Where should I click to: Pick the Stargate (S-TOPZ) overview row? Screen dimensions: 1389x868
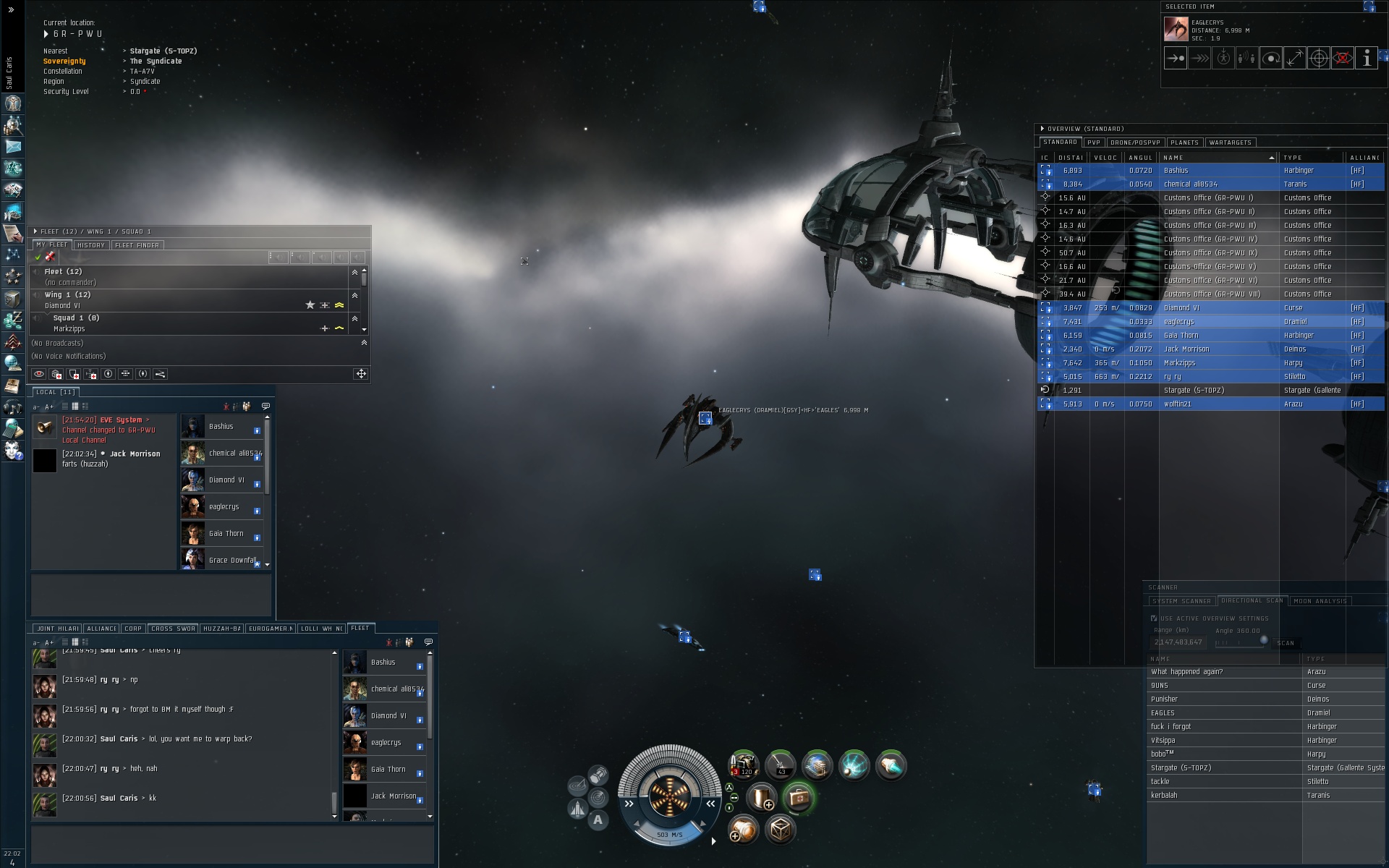pos(1194,391)
